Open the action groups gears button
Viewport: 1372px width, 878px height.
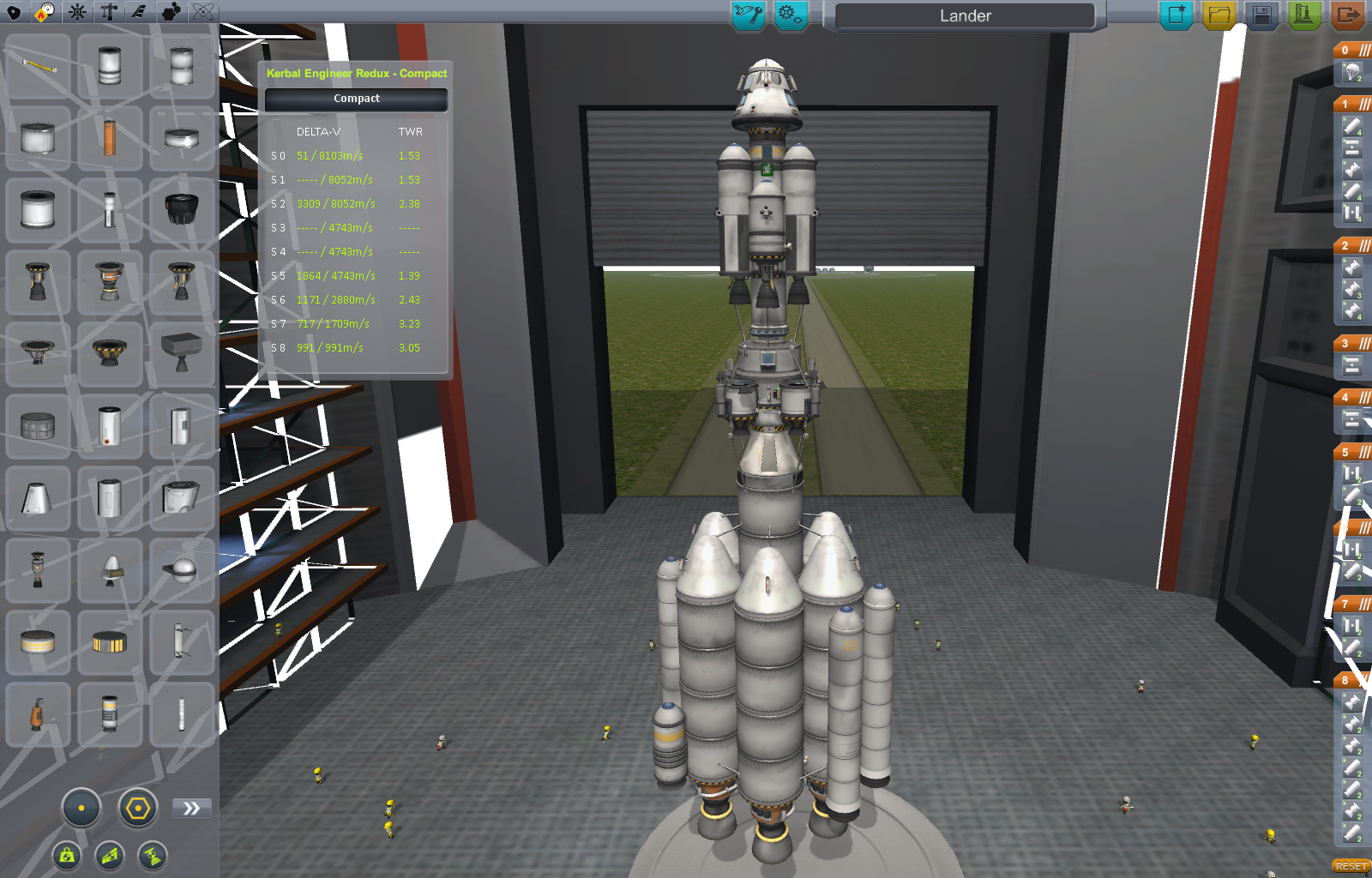[x=790, y=15]
